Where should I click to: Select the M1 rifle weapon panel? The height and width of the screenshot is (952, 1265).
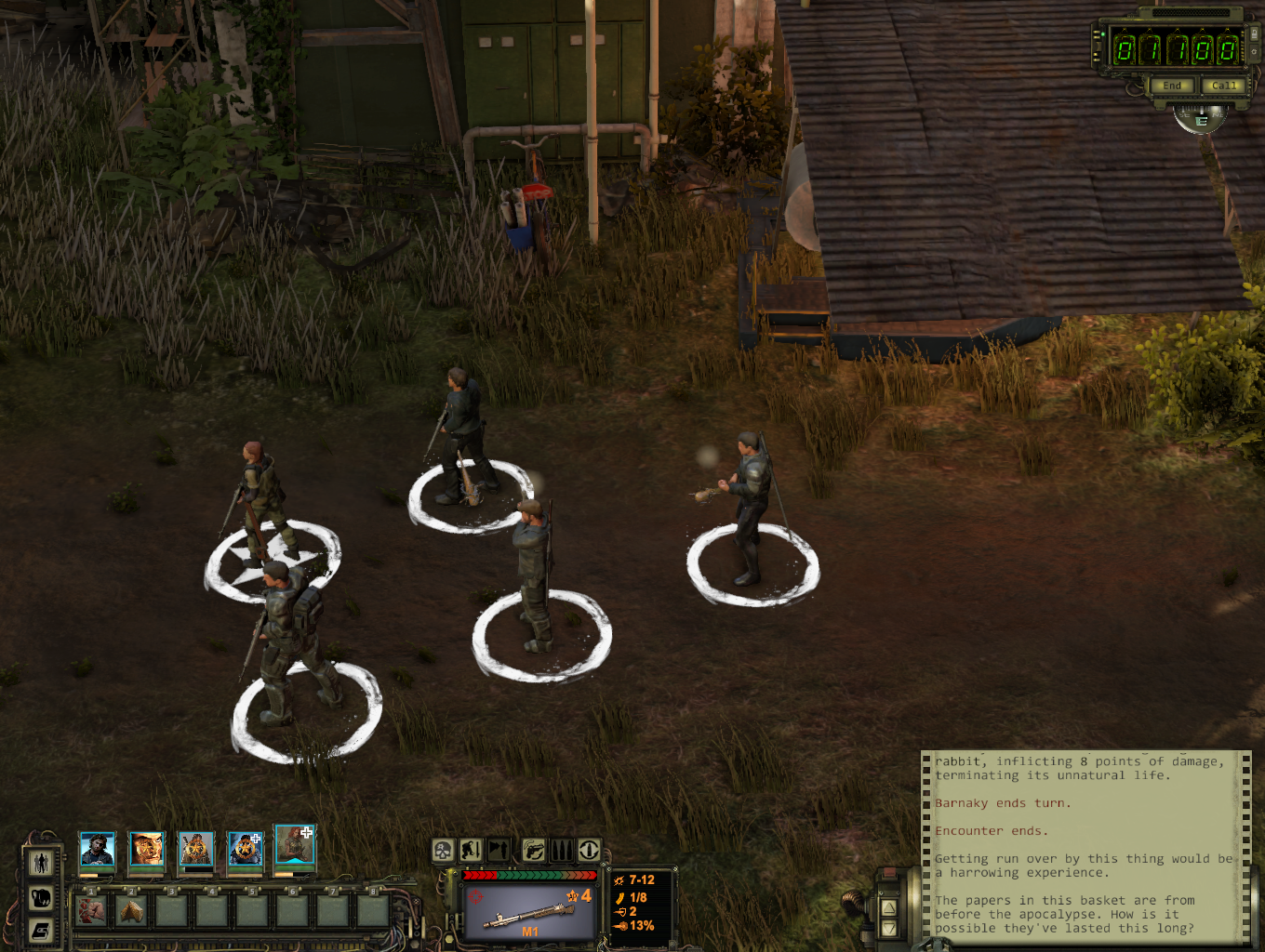(x=529, y=911)
